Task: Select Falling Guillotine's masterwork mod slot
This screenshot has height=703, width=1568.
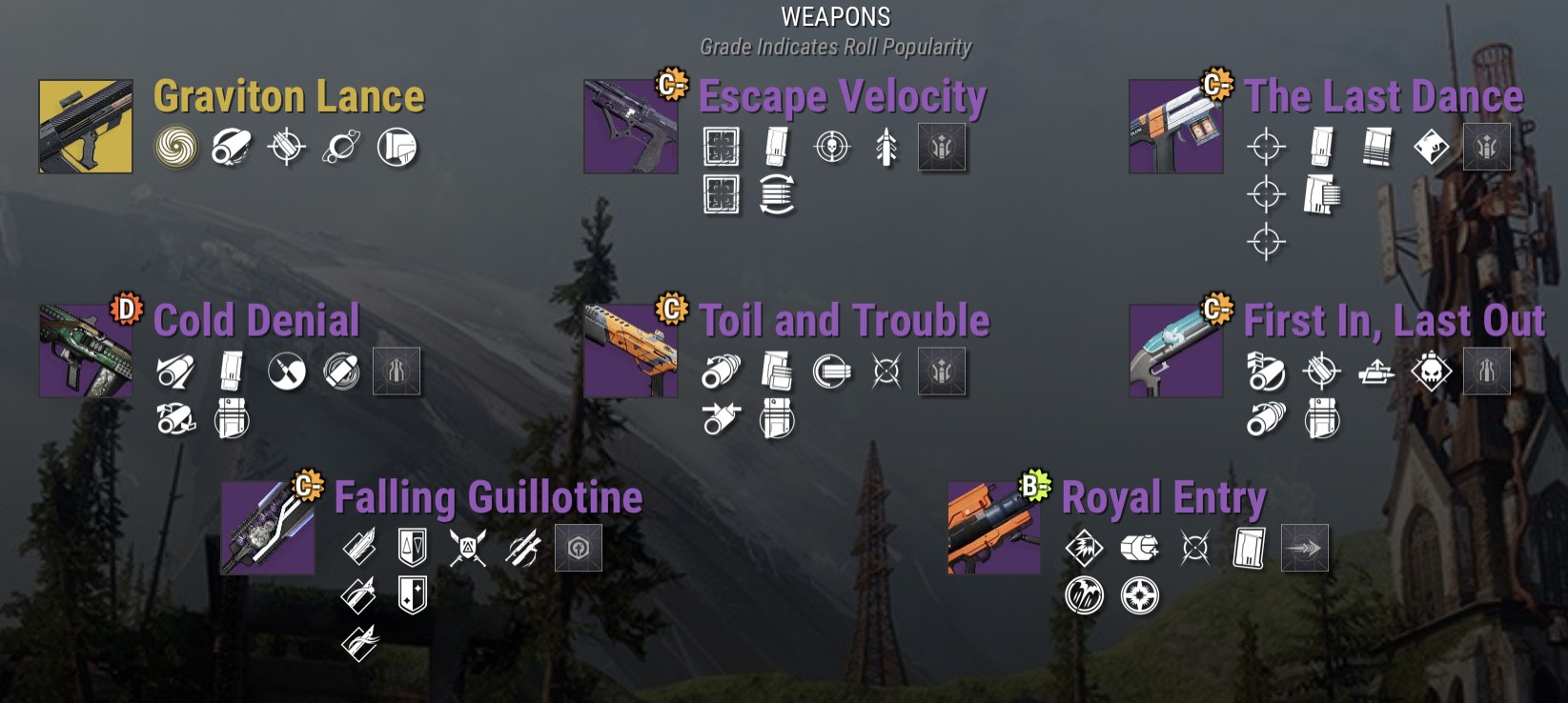Action: [579, 549]
